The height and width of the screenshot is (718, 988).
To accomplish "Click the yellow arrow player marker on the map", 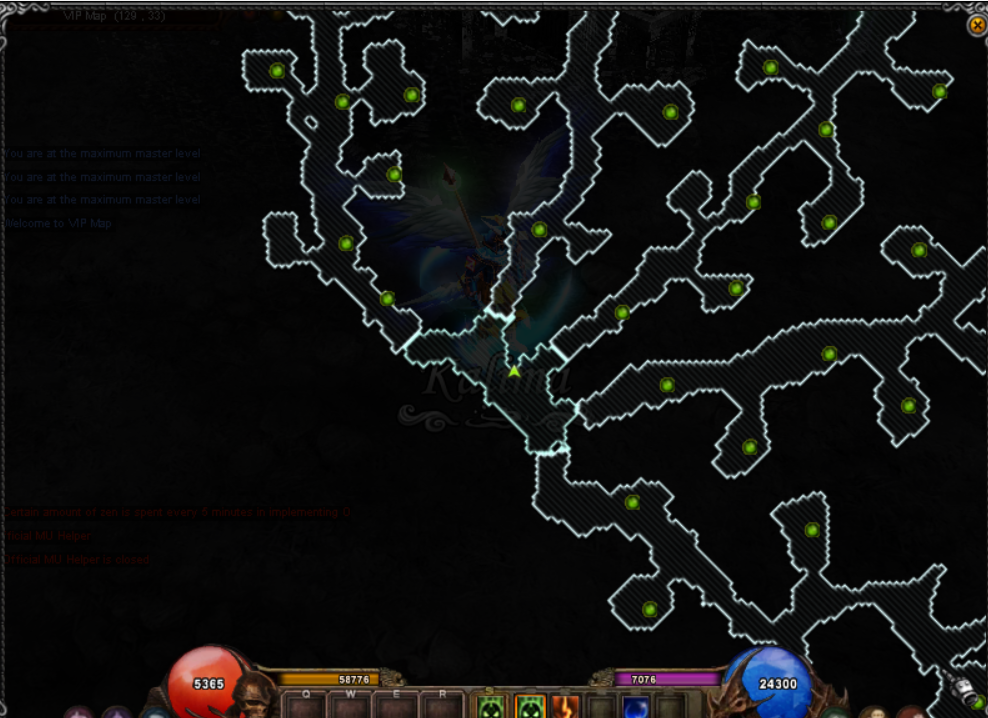I will click(514, 371).
